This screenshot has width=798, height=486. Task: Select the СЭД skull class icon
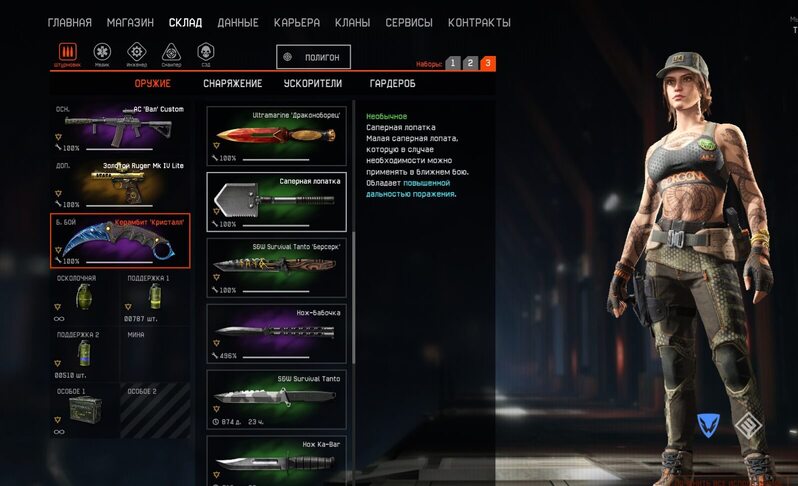coord(206,53)
